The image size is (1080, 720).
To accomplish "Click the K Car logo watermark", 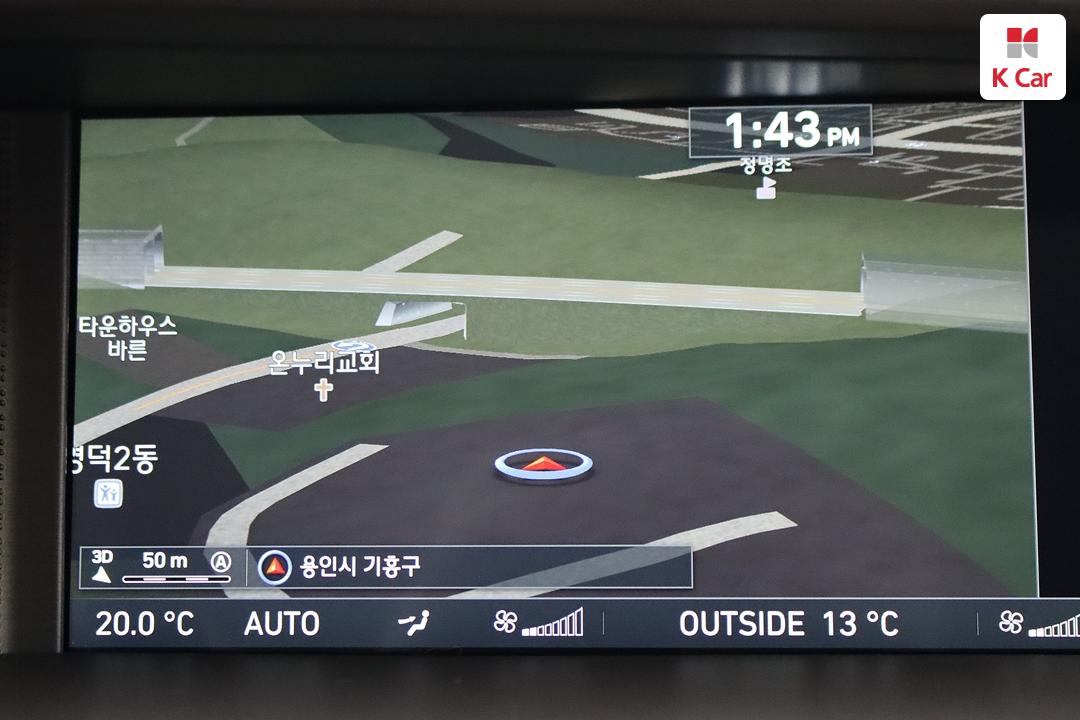I will point(1022,57).
